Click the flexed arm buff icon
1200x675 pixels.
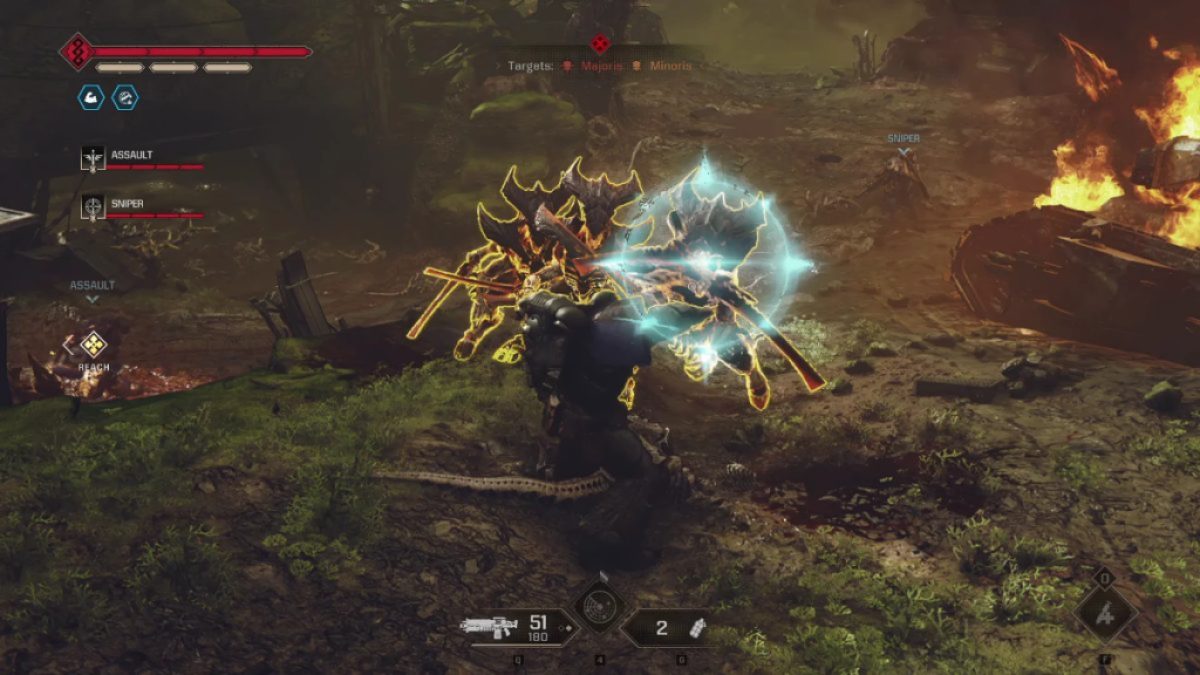point(91,97)
